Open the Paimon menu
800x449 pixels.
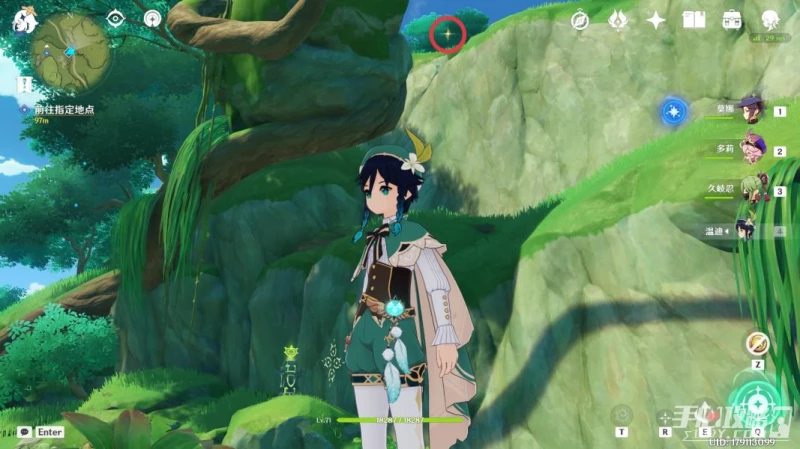tap(25, 18)
